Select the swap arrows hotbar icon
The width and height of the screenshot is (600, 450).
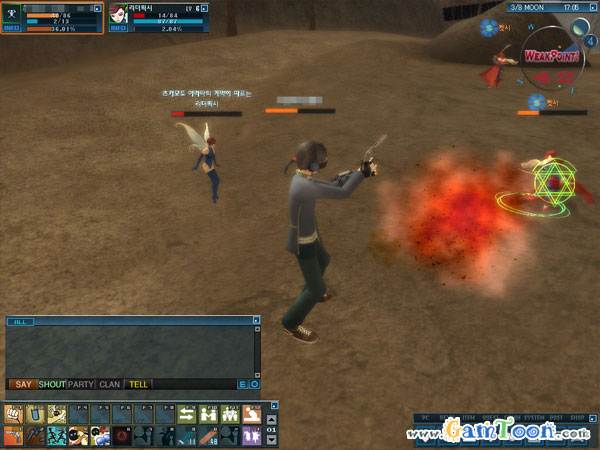coord(187,413)
